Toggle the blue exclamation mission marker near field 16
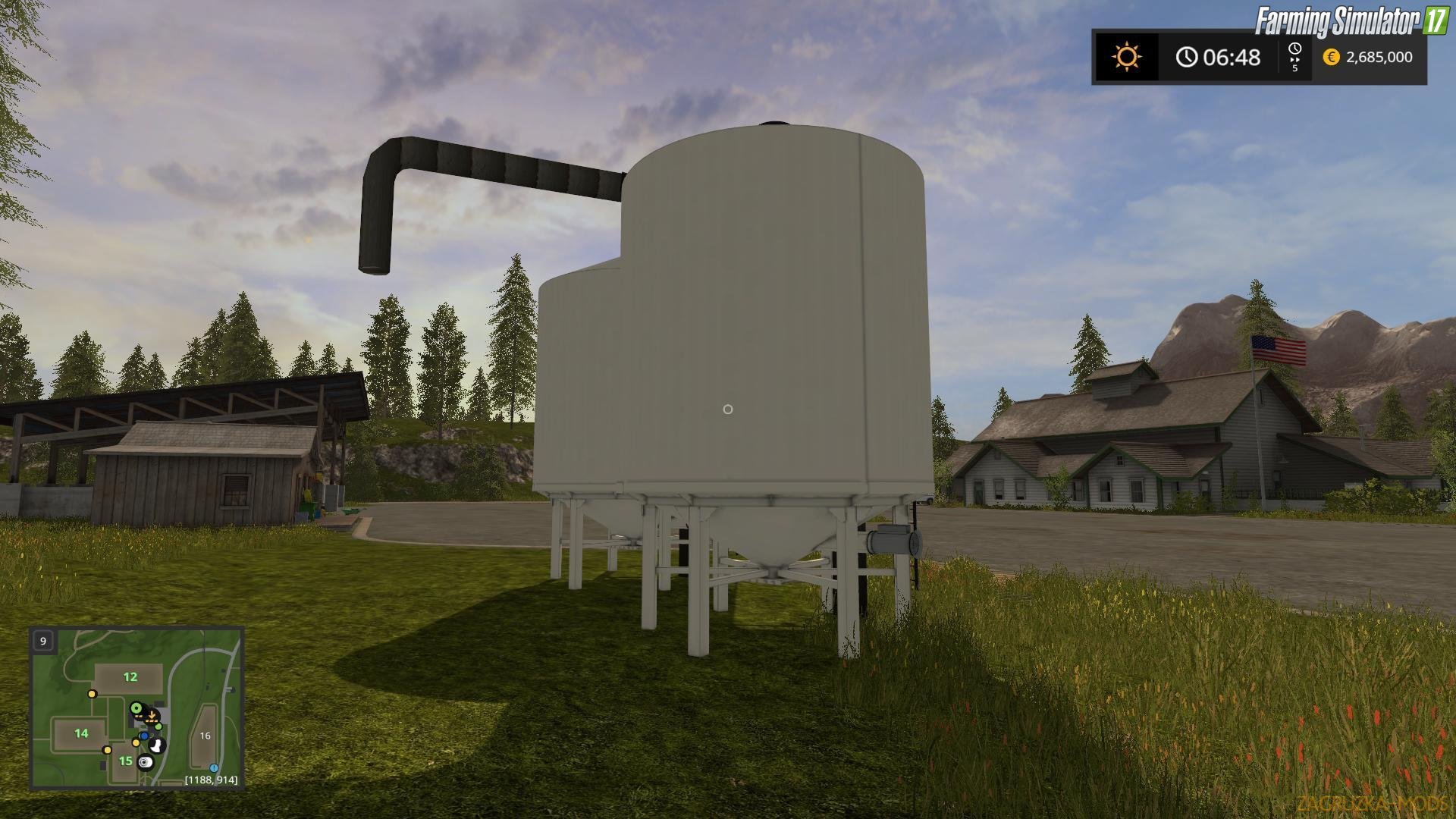The height and width of the screenshot is (819, 1456). [213, 769]
